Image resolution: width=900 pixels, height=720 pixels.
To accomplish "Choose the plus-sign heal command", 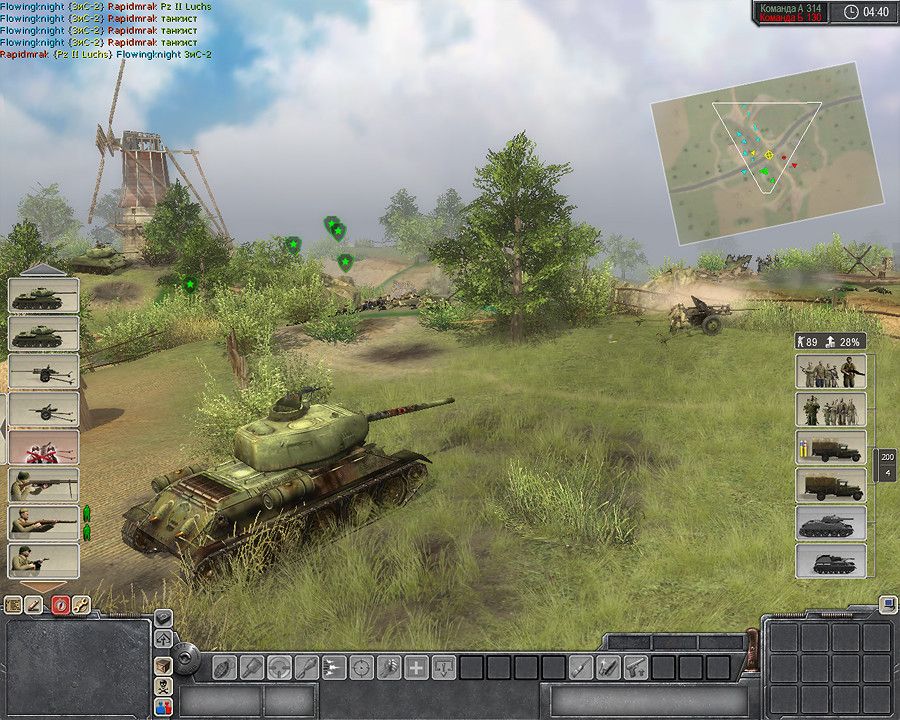I will pos(416,667).
